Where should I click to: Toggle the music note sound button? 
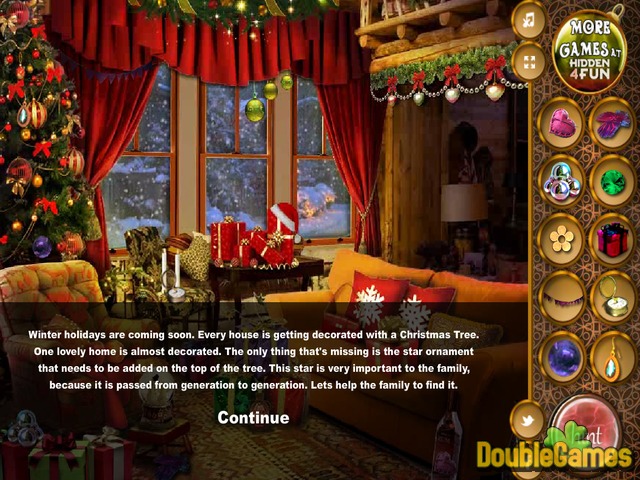(x=528, y=19)
